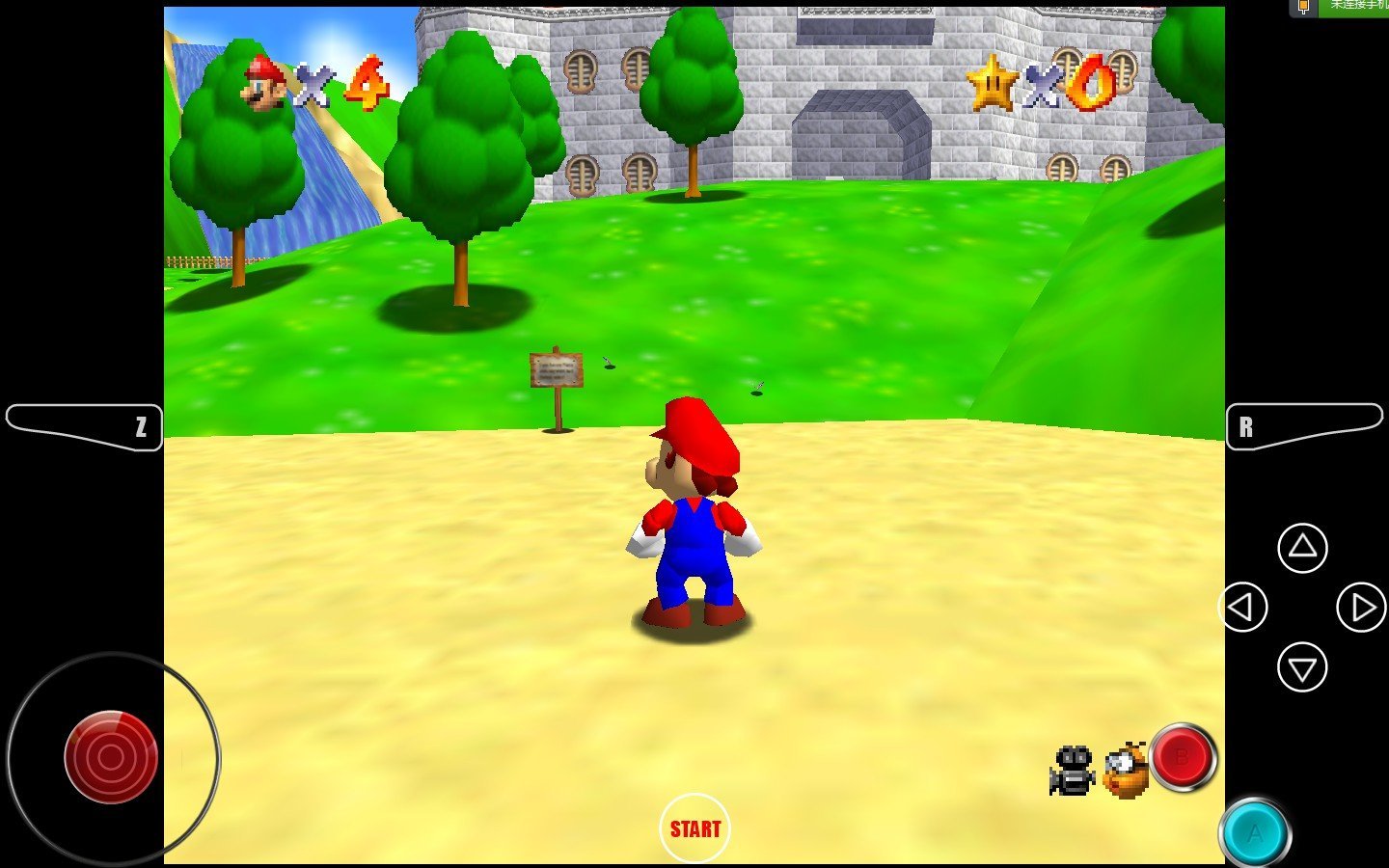The image size is (1389, 868).
Task: Tap the C-up arrow button
Action: click(1302, 548)
